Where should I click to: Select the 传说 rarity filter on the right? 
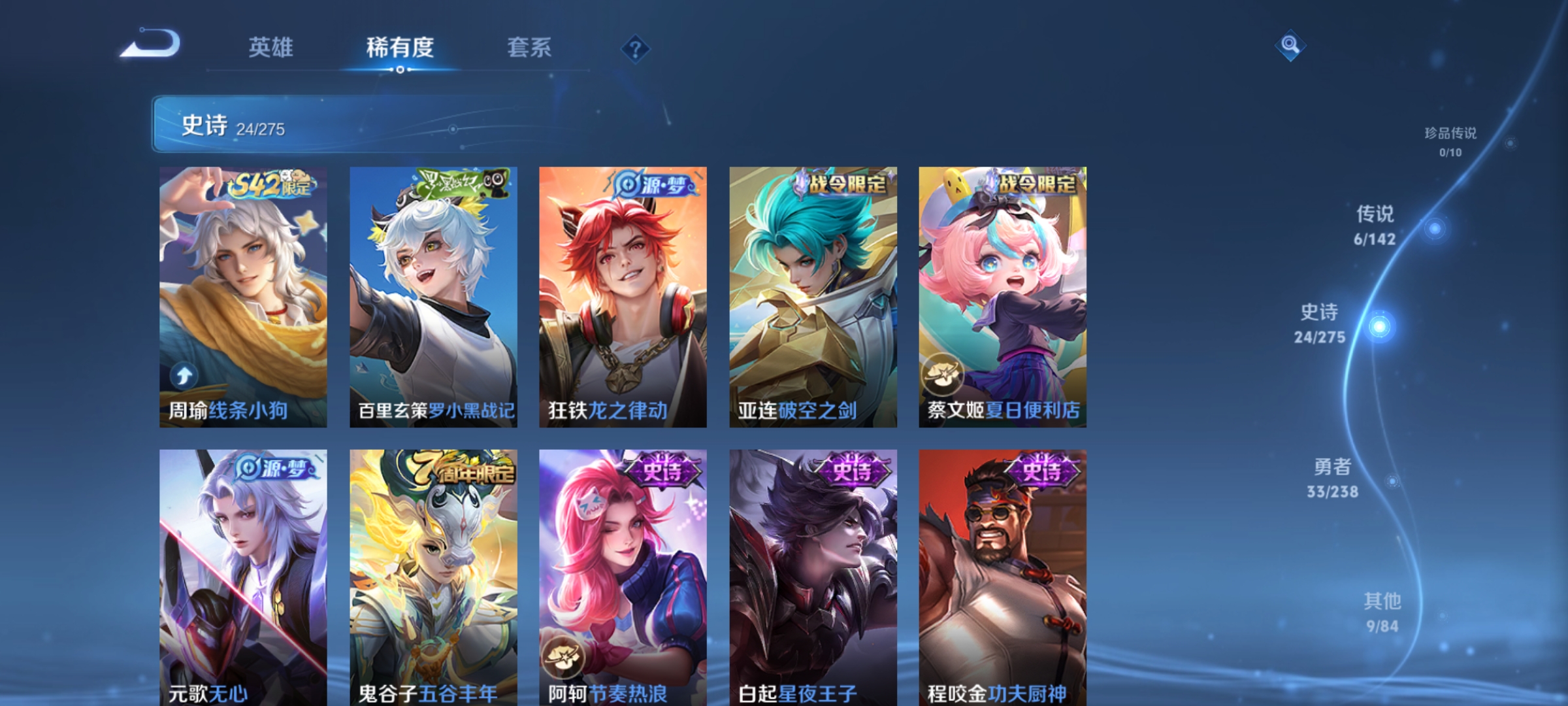1375,226
